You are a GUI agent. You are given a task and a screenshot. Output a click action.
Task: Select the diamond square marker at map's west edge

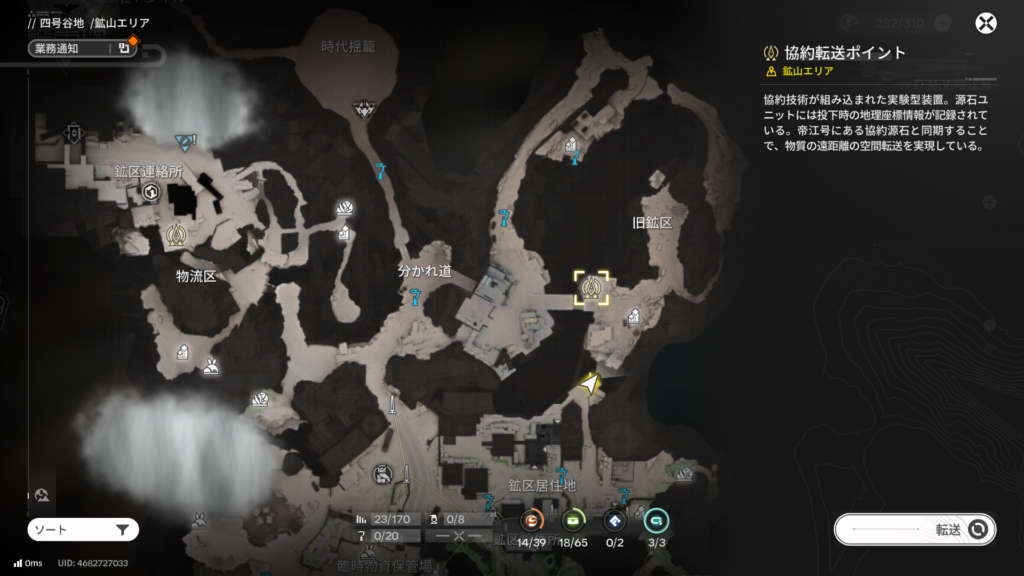click(x=73, y=133)
